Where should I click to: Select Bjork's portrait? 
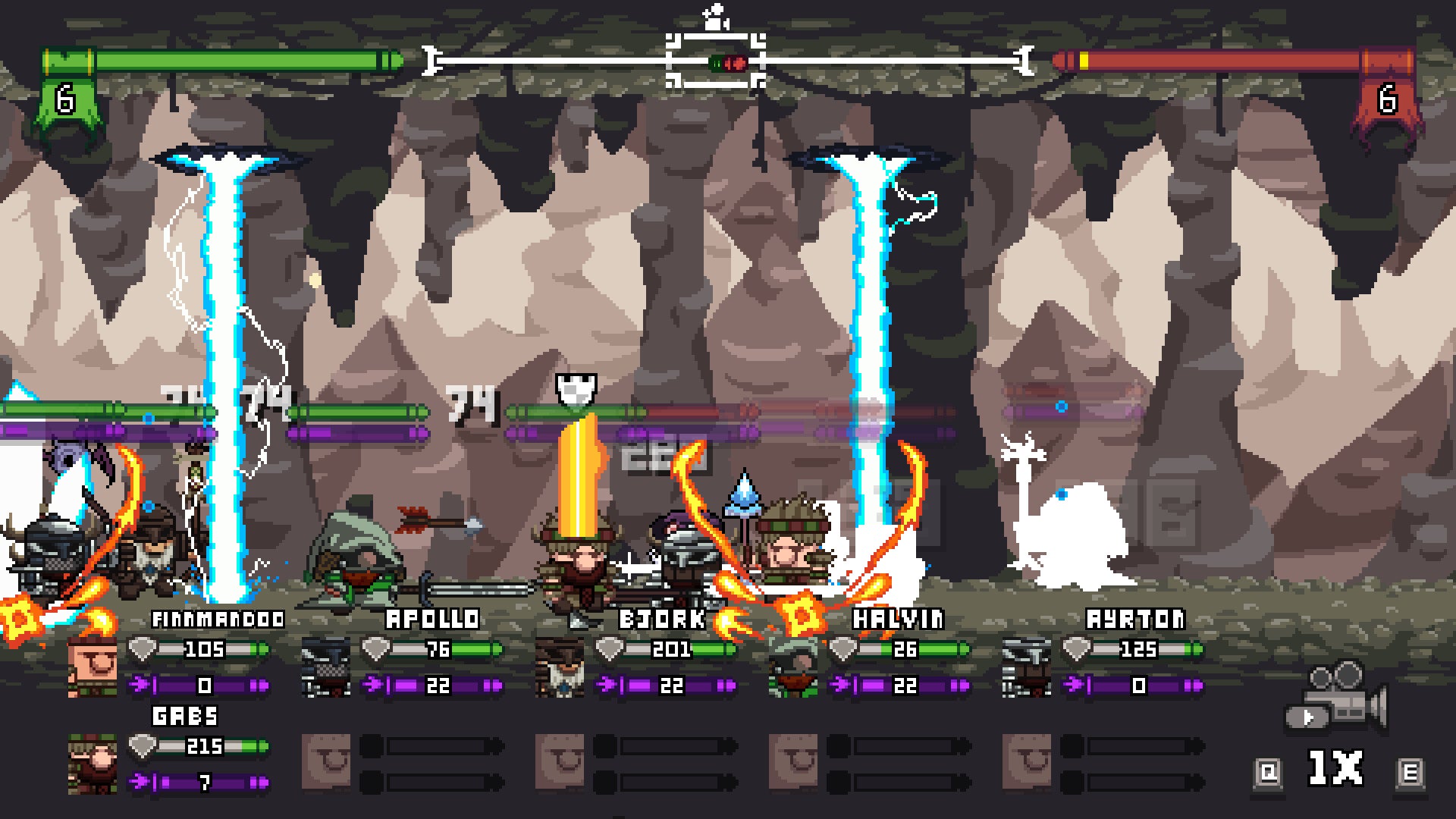(x=559, y=667)
